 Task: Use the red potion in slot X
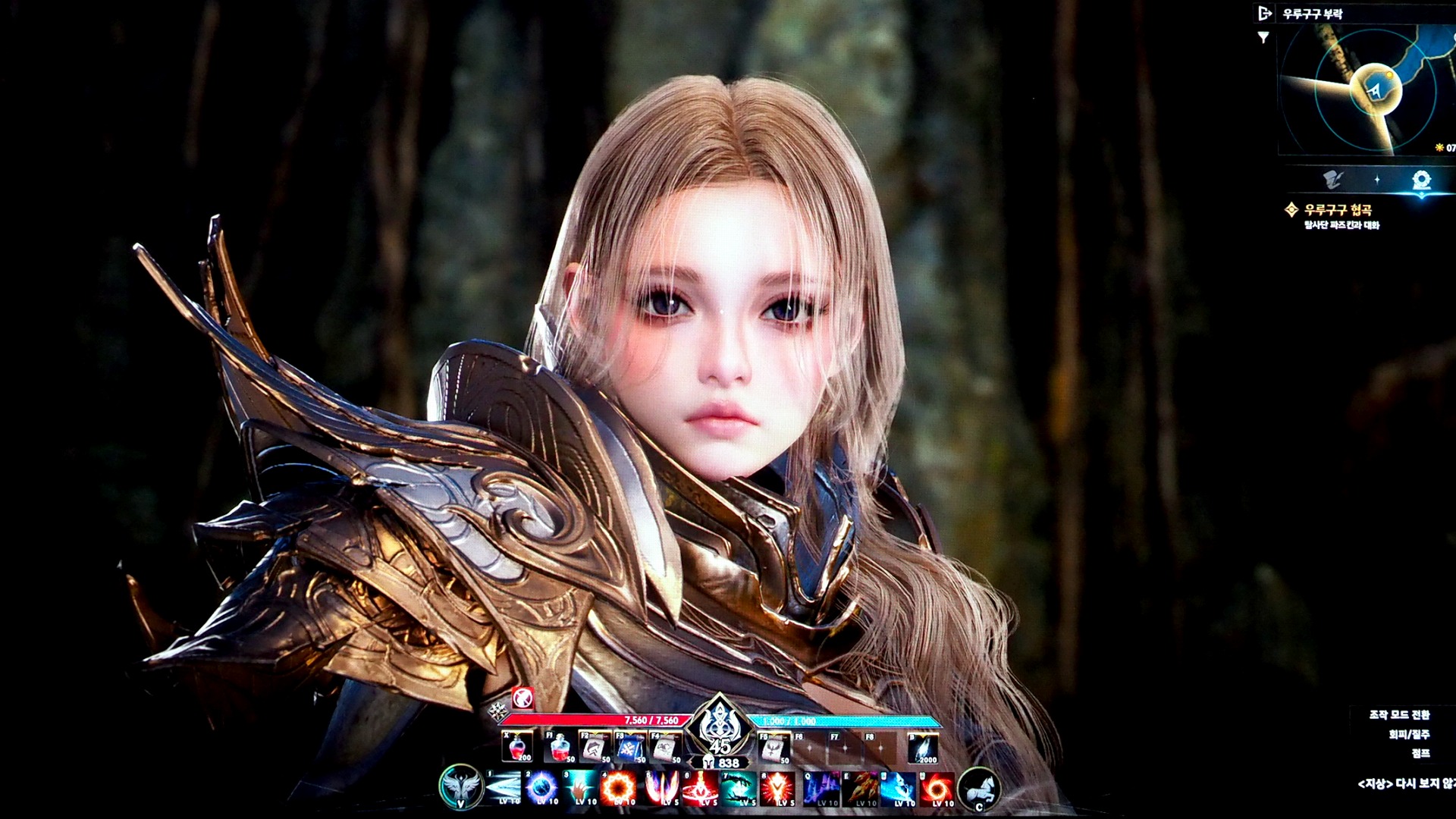[x=518, y=747]
